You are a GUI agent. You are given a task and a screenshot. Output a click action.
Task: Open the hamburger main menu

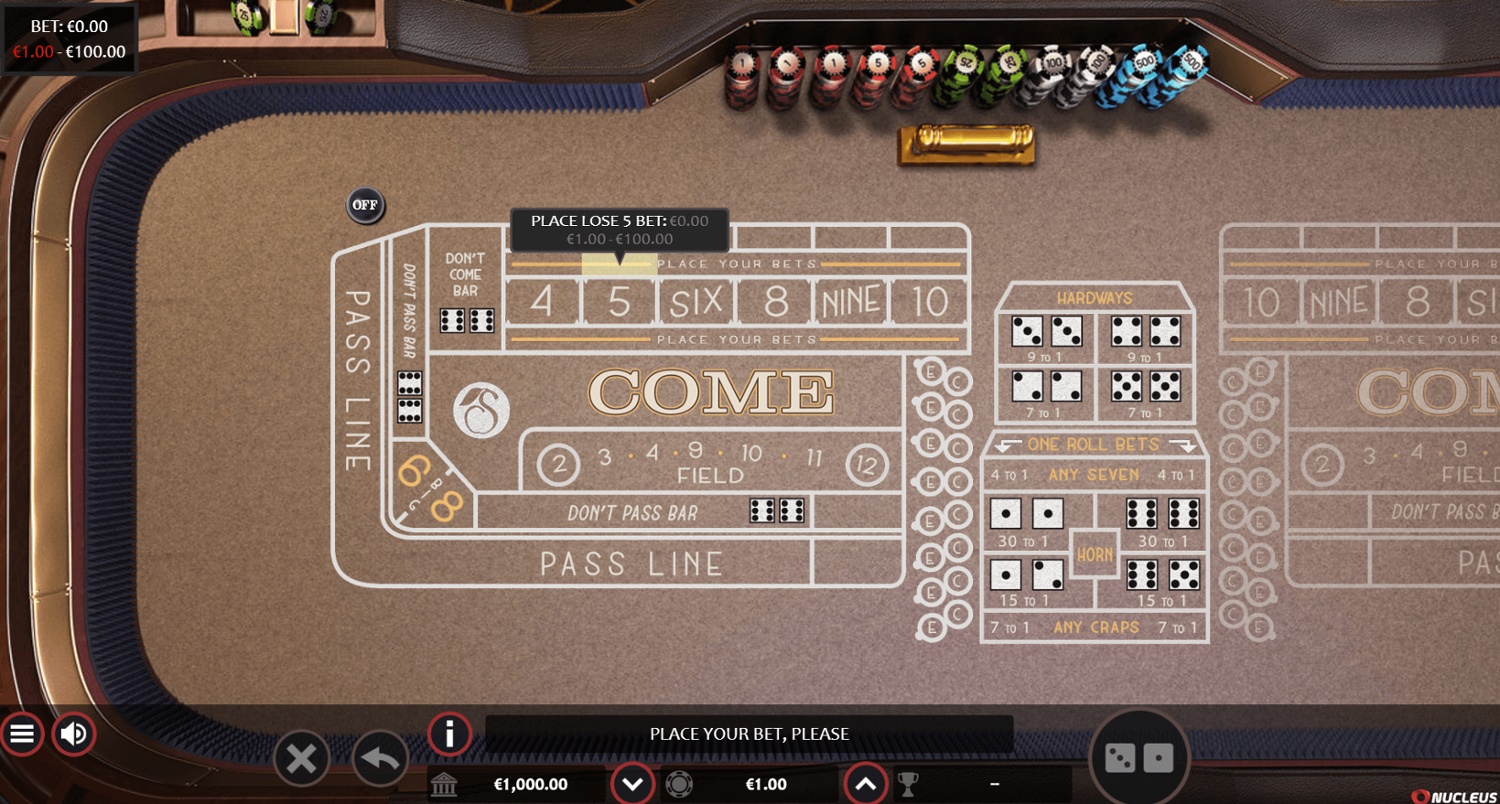coord(22,735)
